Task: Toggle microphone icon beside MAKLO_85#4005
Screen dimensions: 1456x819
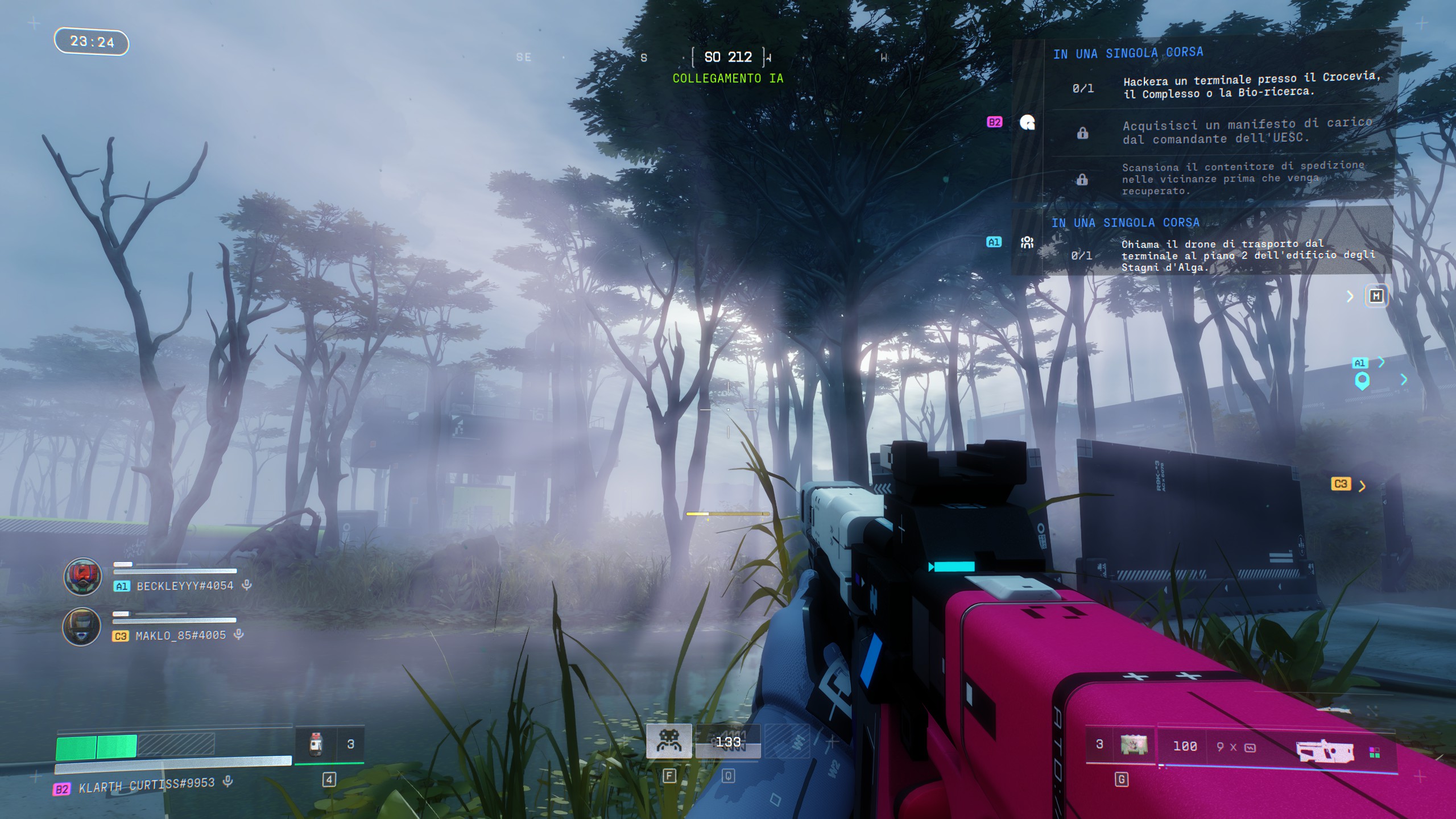Action: pos(239,634)
